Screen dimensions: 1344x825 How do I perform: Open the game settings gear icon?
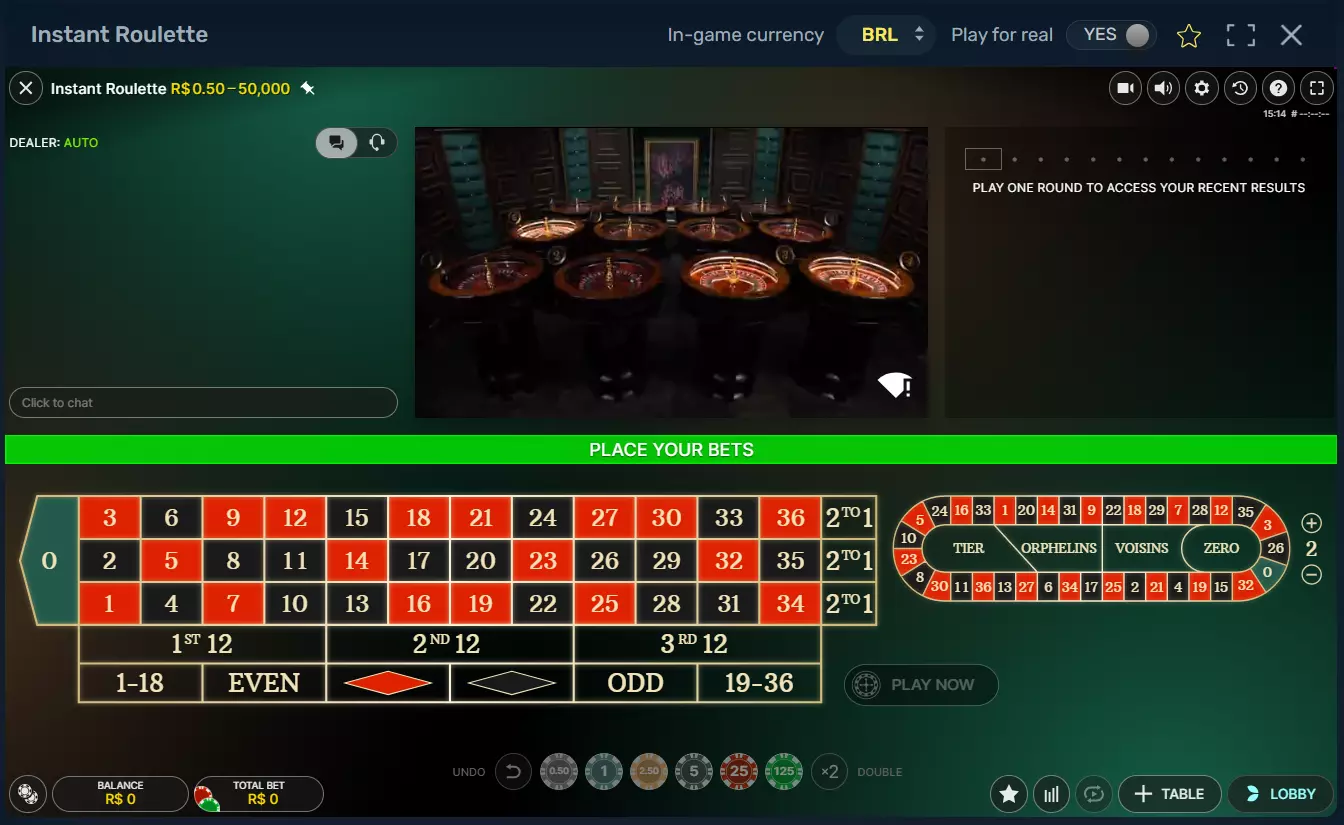[x=1202, y=88]
